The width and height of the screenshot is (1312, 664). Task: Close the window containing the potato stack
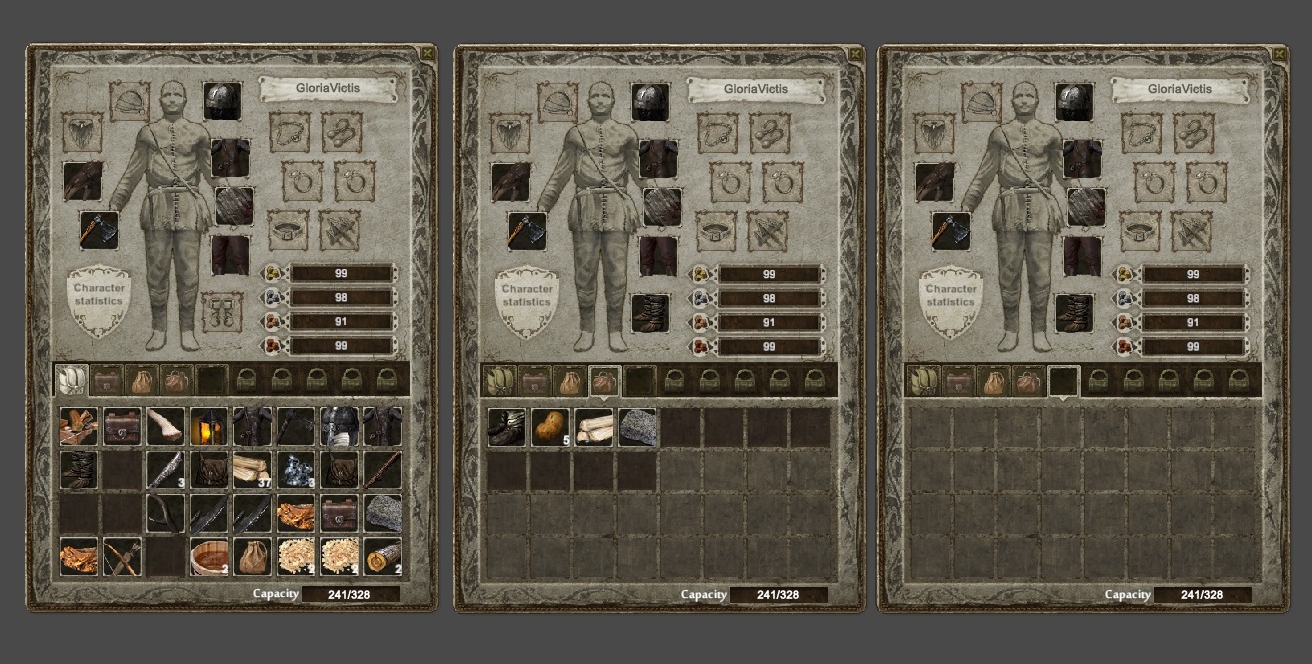855,52
